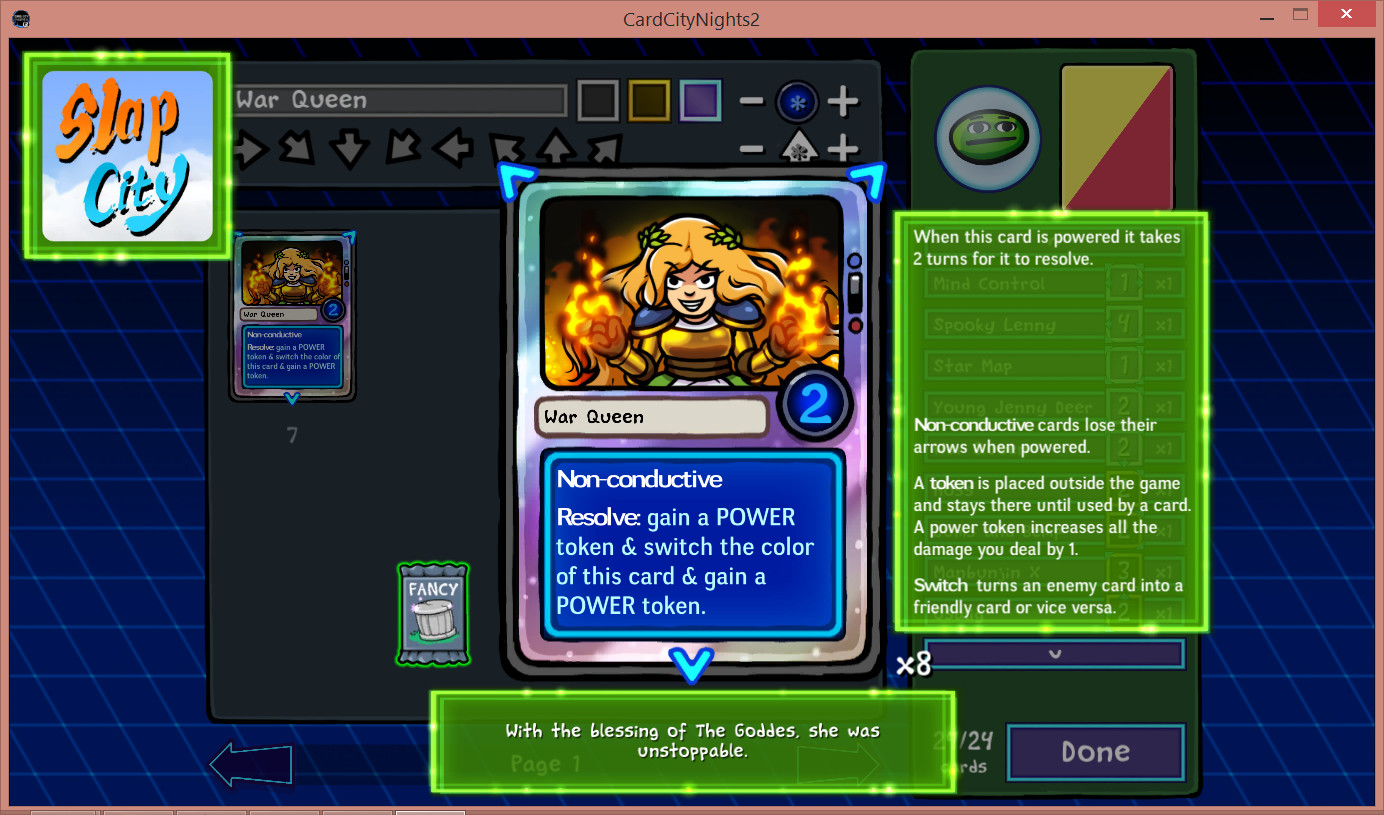The height and width of the screenshot is (815, 1384).
Task: Toggle the left arrow direction filter
Action: pyautogui.click(x=452, y=150)
